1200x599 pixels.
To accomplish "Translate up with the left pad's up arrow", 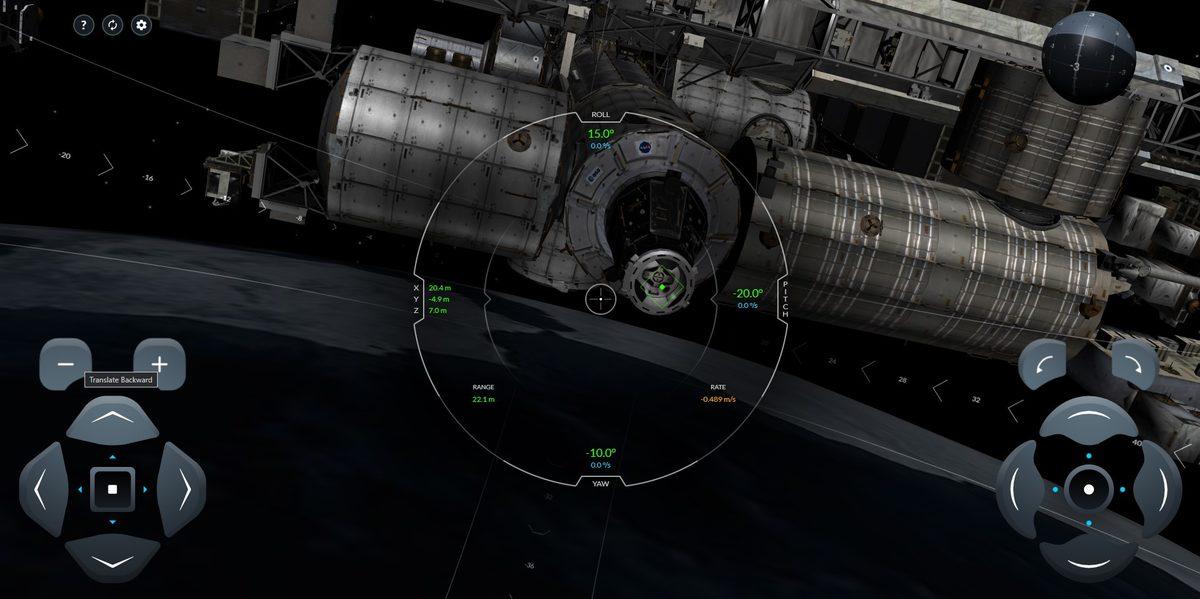I will click(112, 418).
